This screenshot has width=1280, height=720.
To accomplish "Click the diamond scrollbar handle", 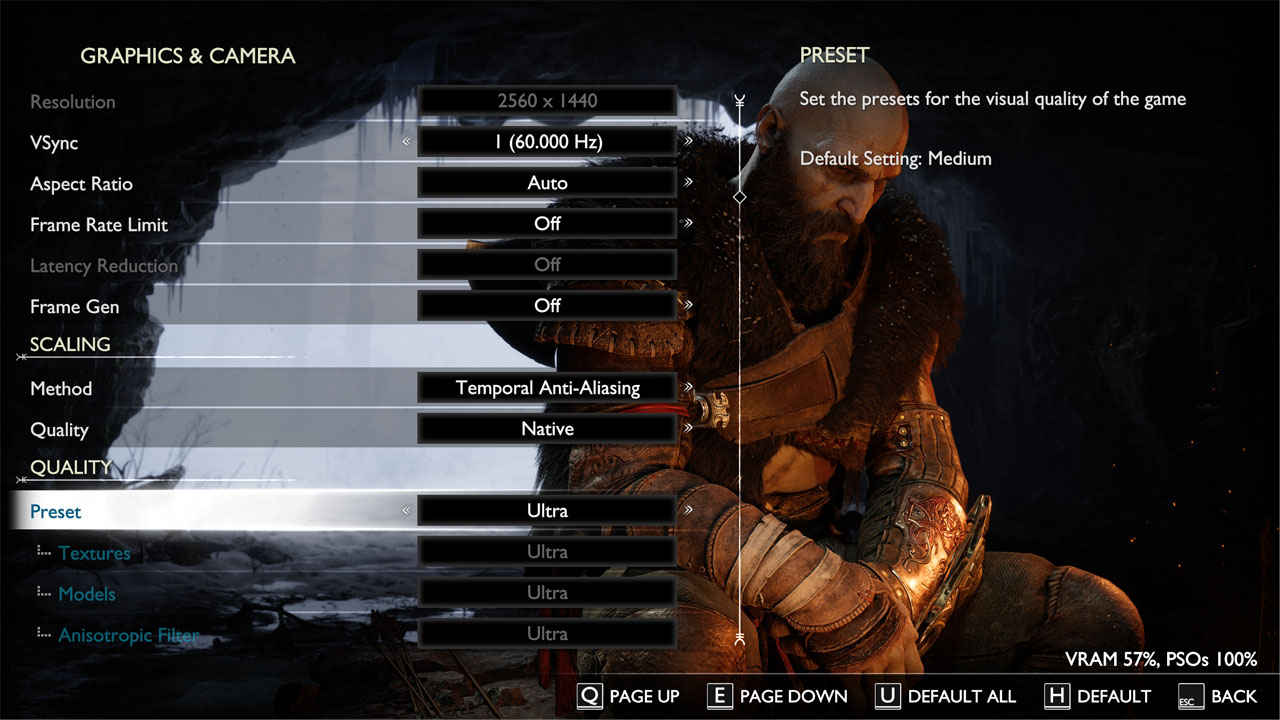I will 740,197.
